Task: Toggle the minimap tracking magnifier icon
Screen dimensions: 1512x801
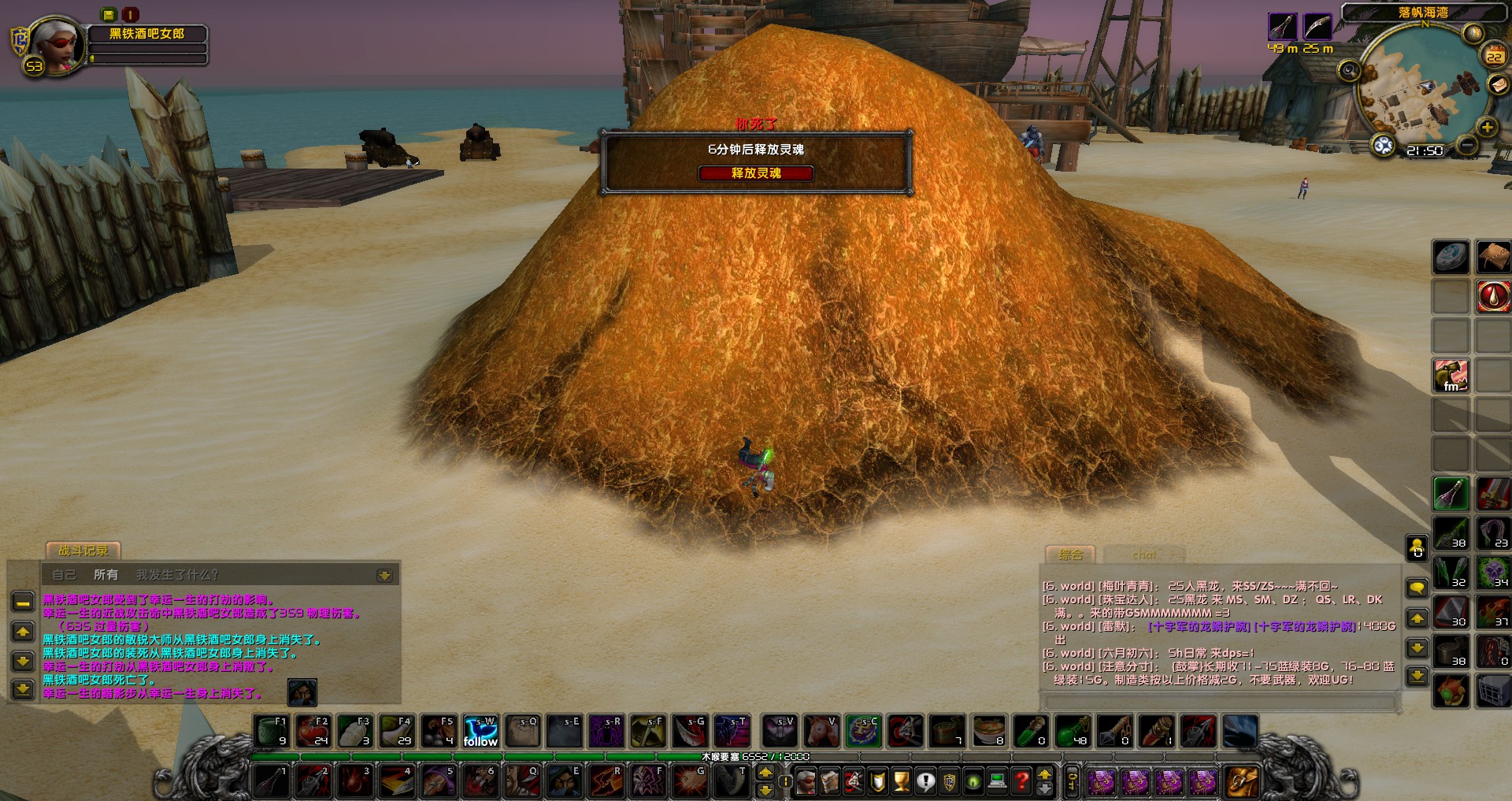Action: (x=1350, y=72)
